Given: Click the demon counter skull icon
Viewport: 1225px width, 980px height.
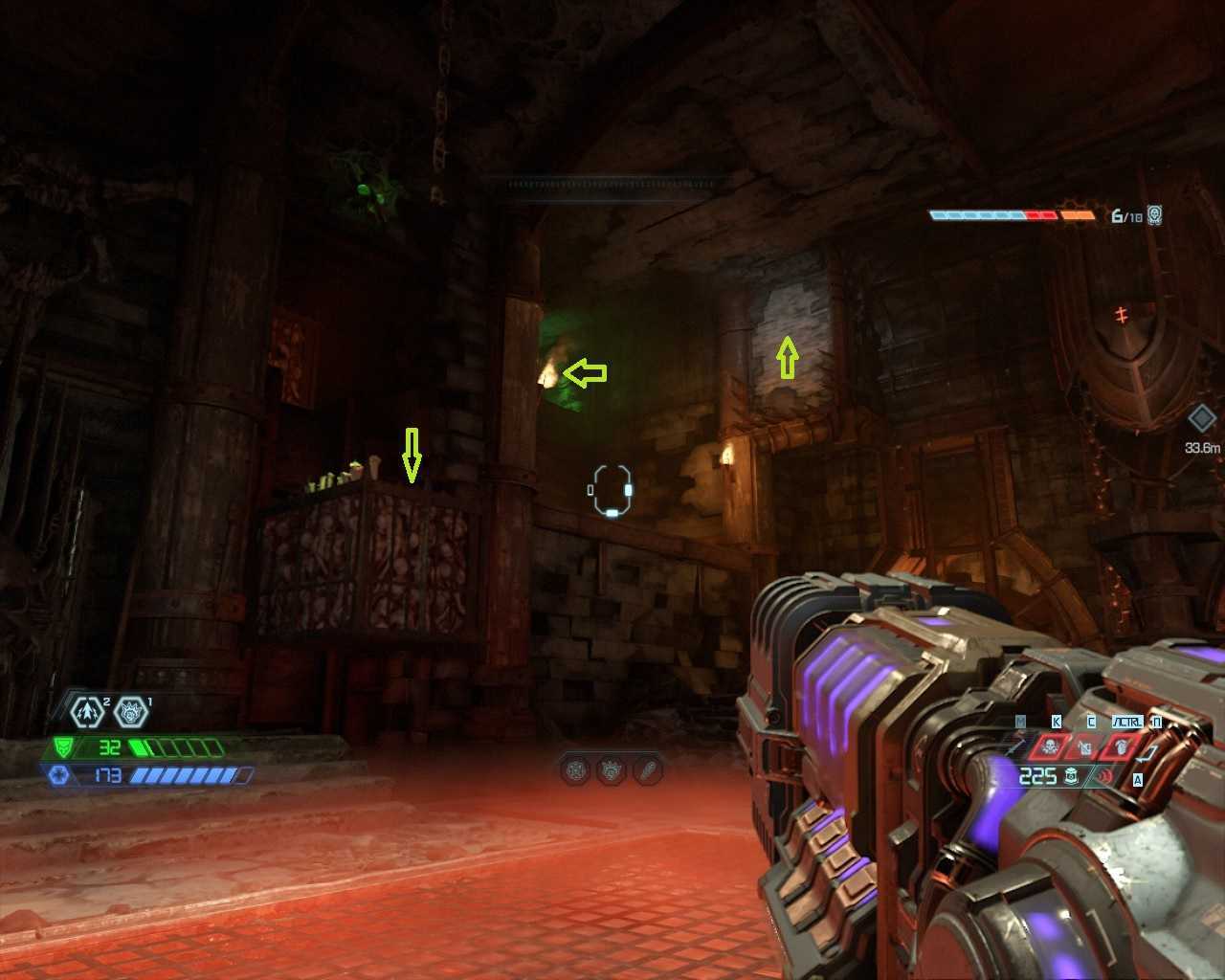Looking at the screenshot, I should point(1155,215).
